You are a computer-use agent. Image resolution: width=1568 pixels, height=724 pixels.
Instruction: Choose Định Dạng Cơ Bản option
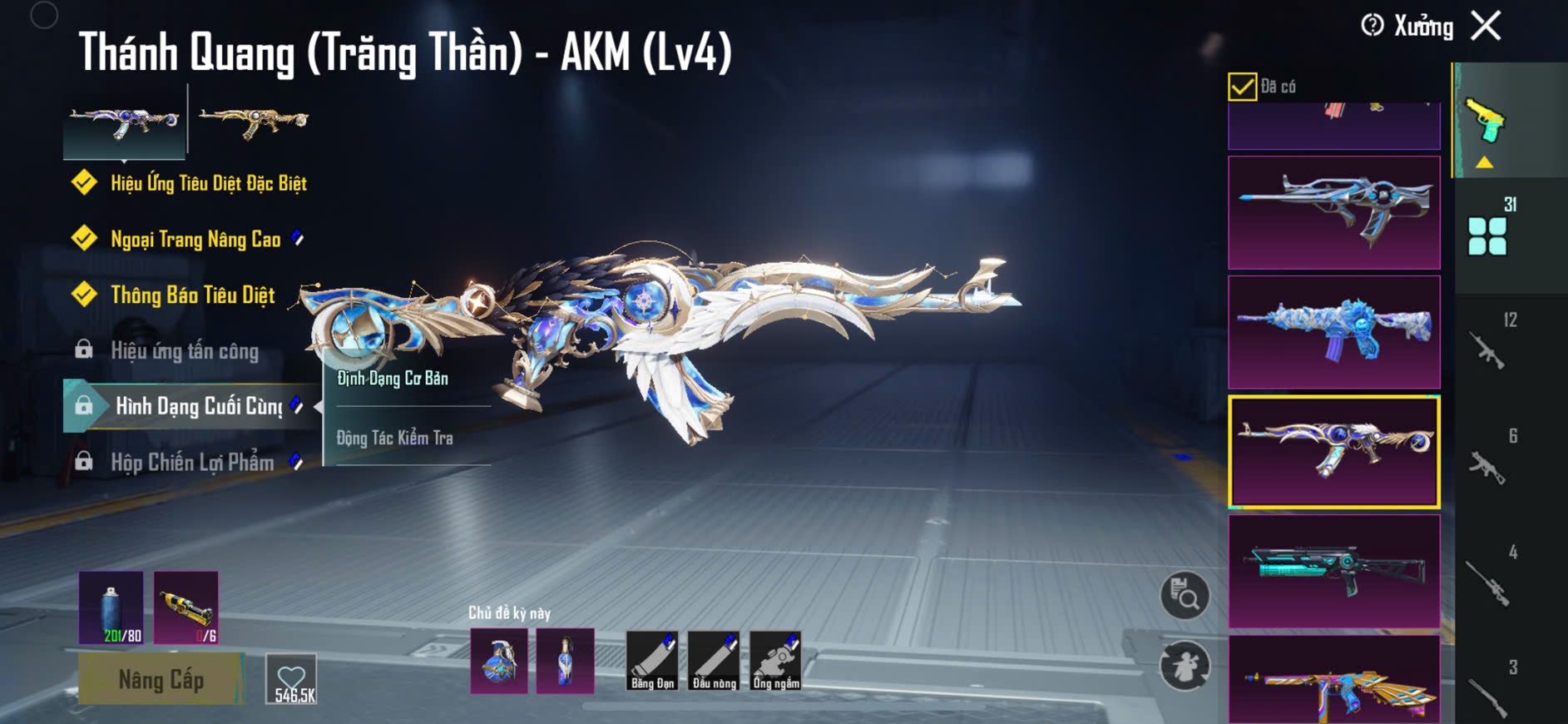point(393,379)
